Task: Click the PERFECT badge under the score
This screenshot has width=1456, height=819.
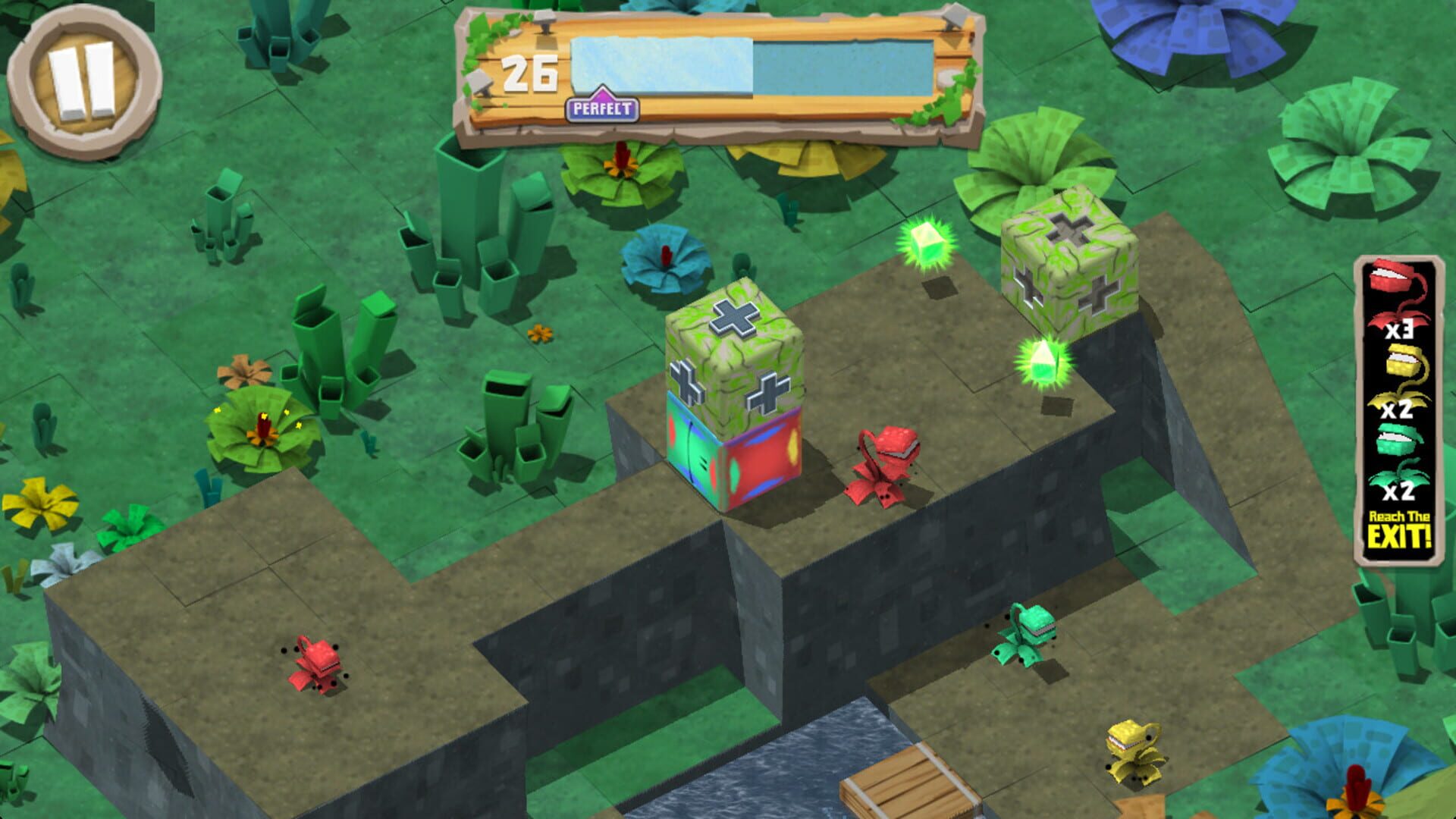Action: [603, 108]
